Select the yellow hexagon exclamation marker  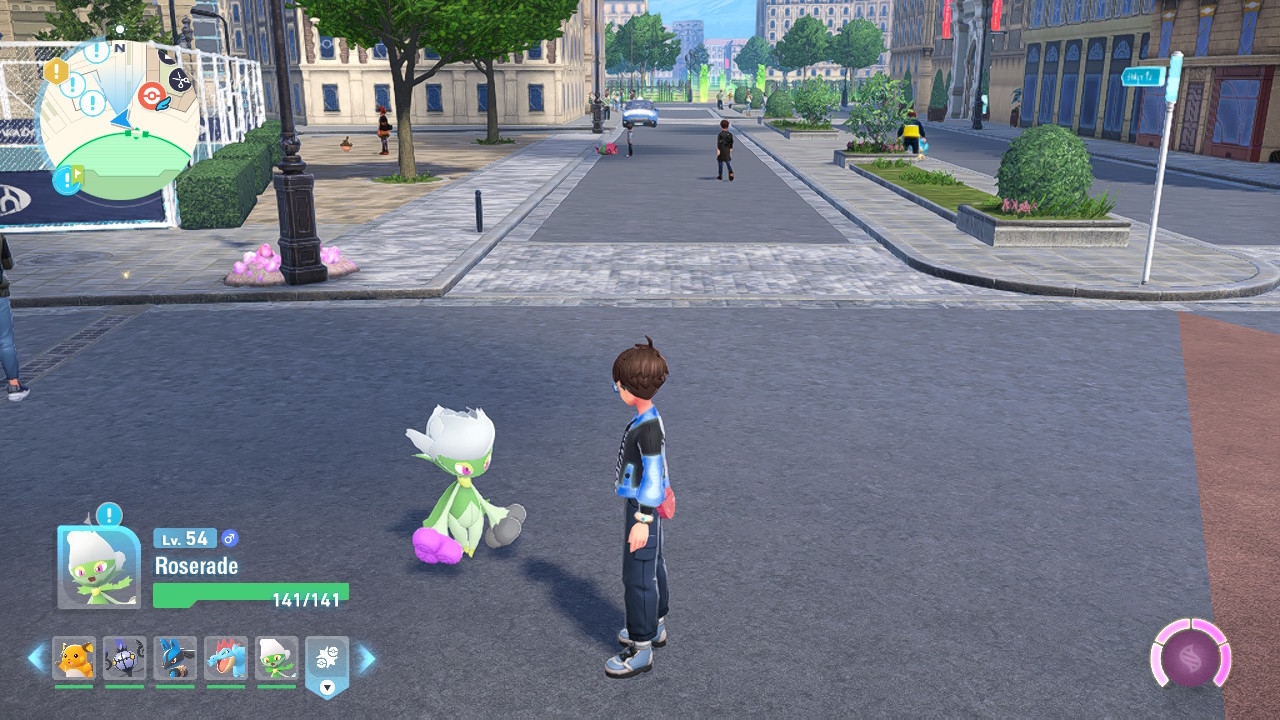point(56,71)
